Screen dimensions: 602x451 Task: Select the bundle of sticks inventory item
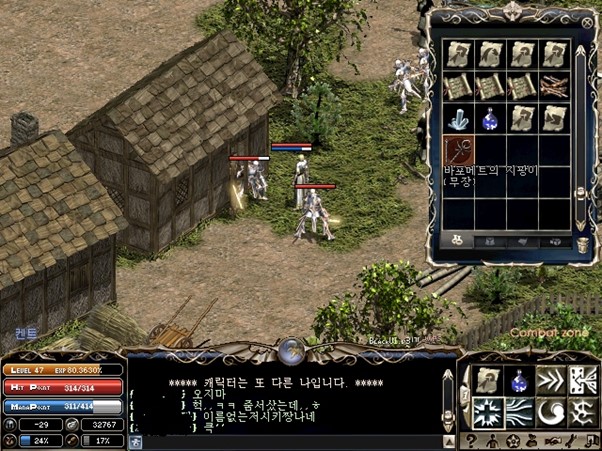[x=555, y=87]
